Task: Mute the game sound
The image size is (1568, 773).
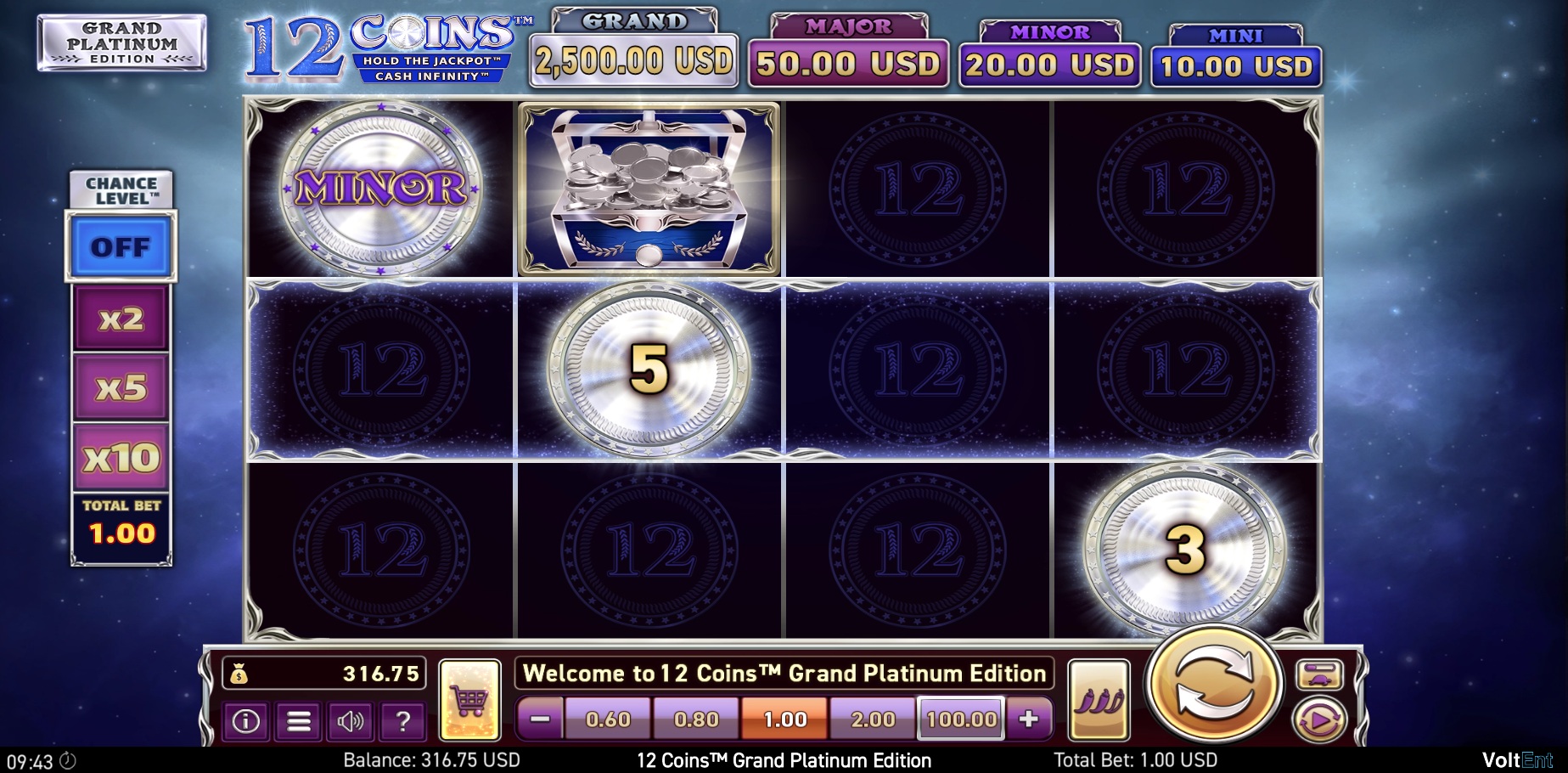Action: [351, 723]
